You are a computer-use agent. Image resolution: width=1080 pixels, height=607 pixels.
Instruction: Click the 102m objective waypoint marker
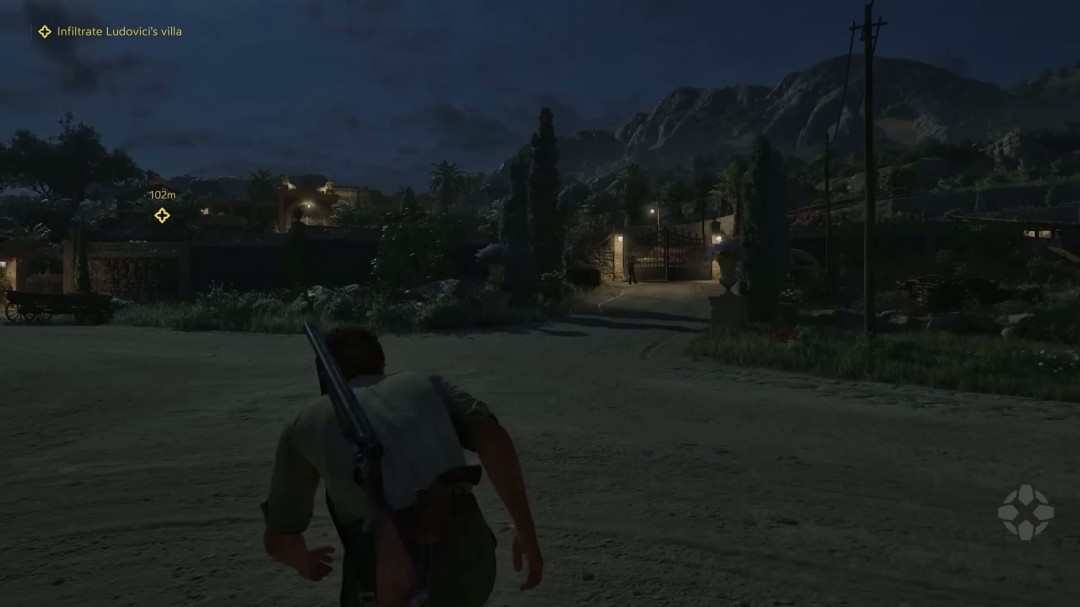[162, 215]
